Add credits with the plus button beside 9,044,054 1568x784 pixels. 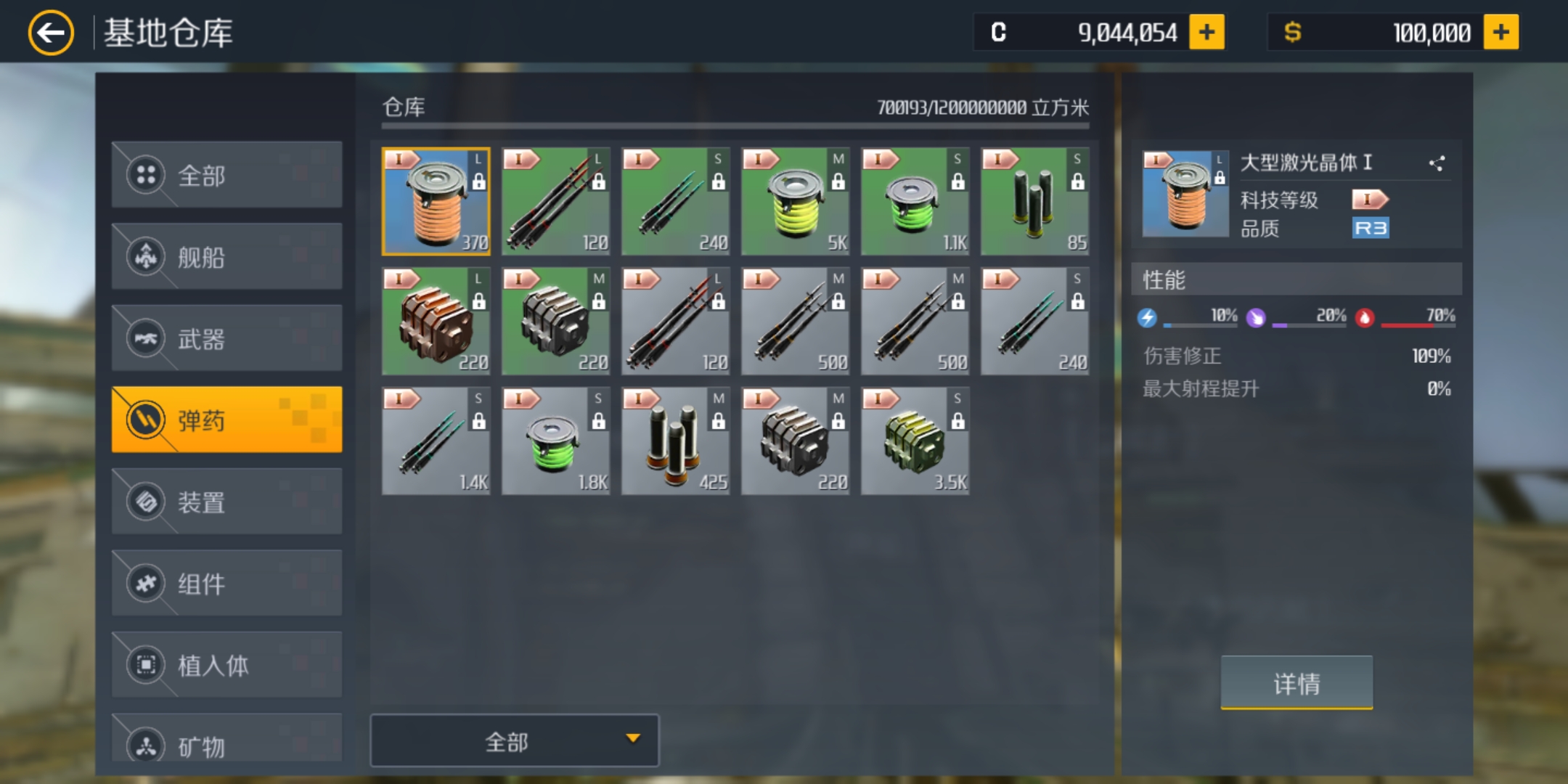click(1206, 33)
